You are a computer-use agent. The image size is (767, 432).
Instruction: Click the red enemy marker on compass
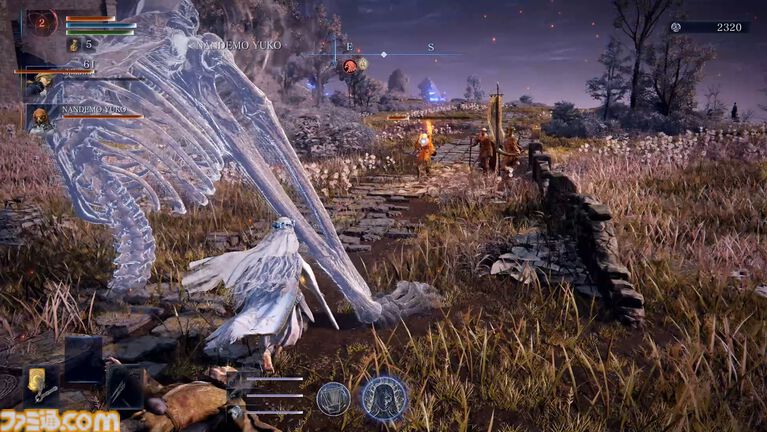tap(351, 66)
